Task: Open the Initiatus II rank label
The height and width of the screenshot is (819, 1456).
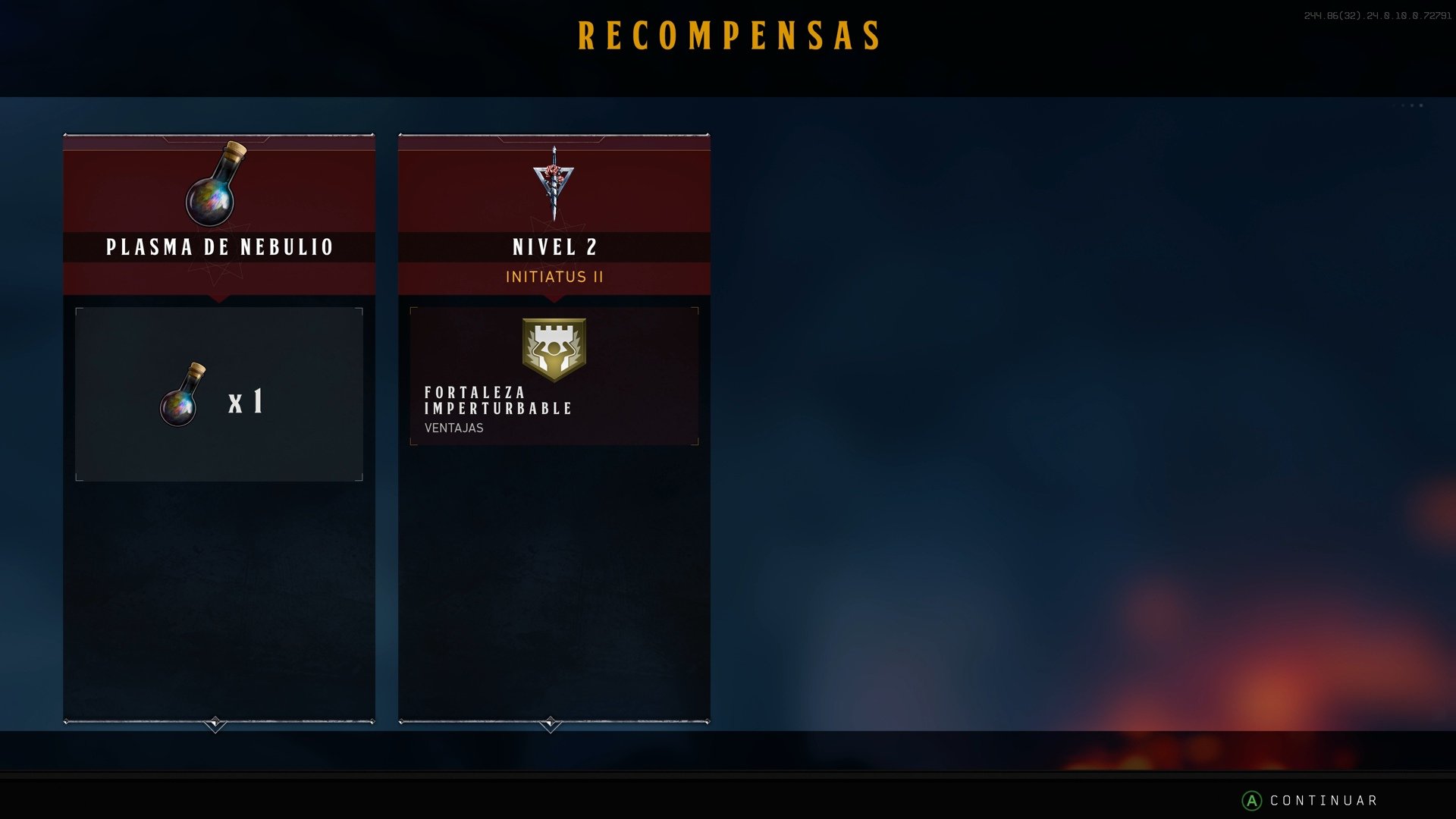Action: pyautogui.click(x=554, y=277)
